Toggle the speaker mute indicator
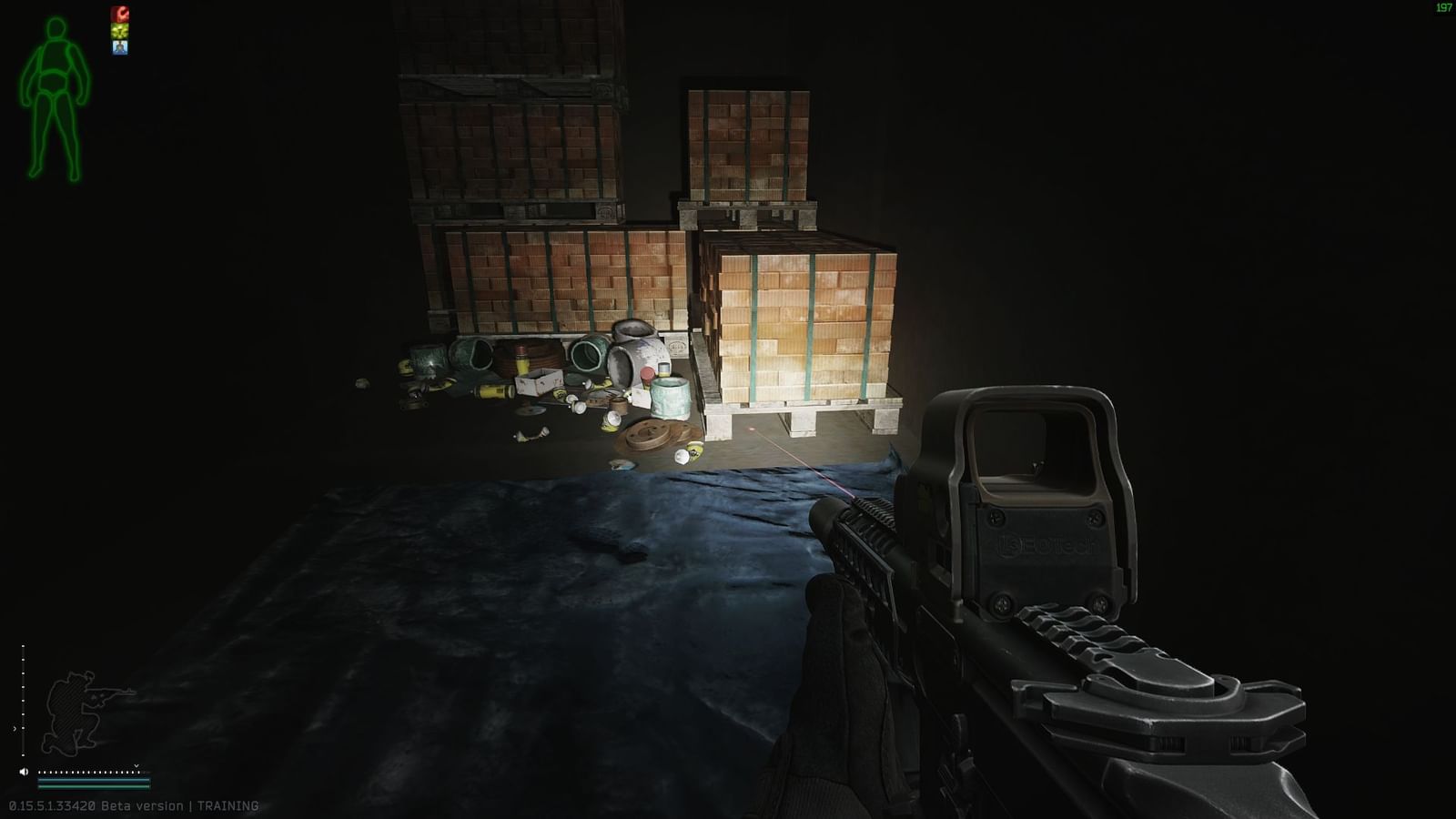Viewport: 1456px width, 819px height. pos(24,772)
